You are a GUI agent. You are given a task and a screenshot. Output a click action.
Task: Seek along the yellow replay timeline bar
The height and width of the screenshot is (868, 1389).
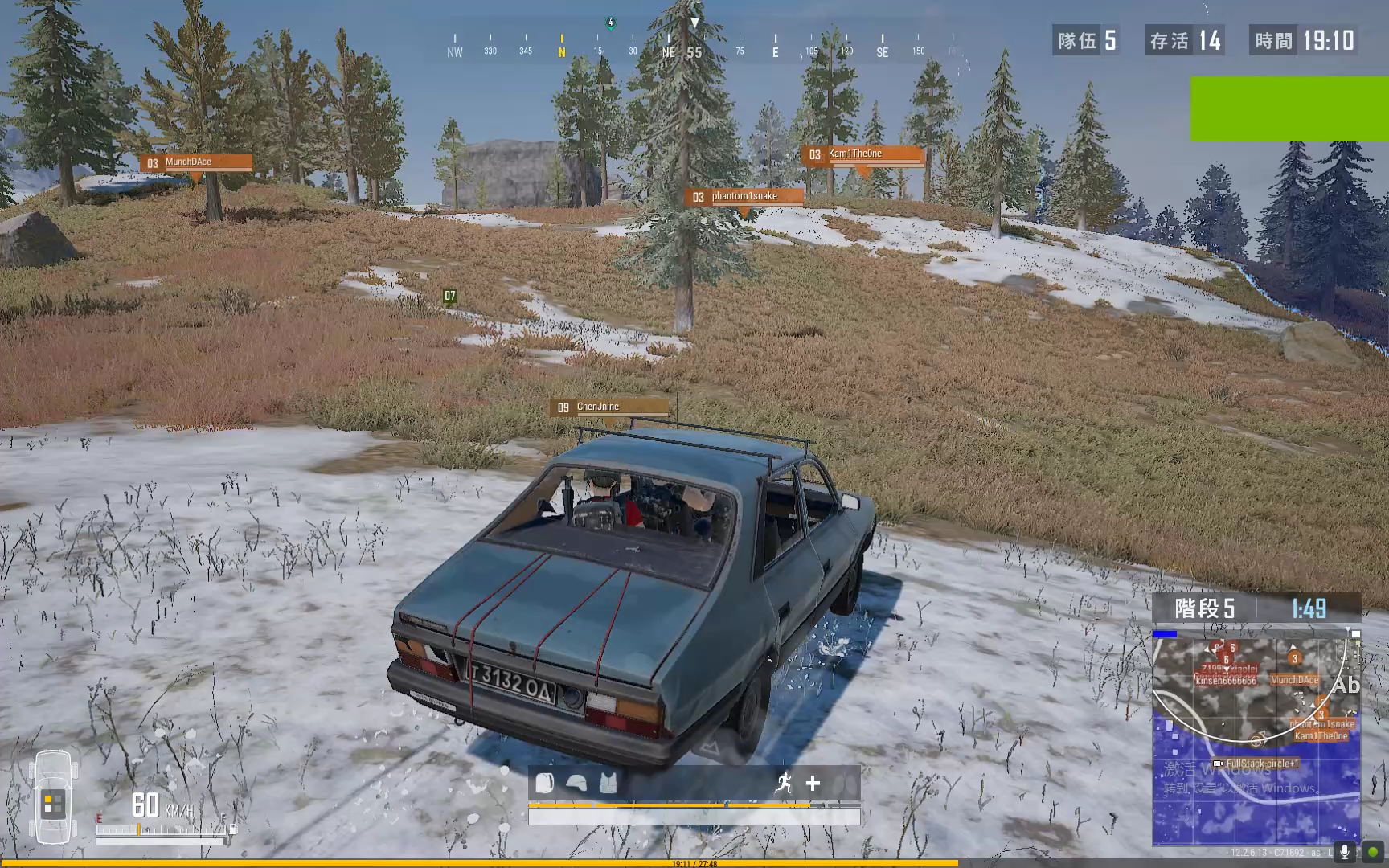pos(482,863)
